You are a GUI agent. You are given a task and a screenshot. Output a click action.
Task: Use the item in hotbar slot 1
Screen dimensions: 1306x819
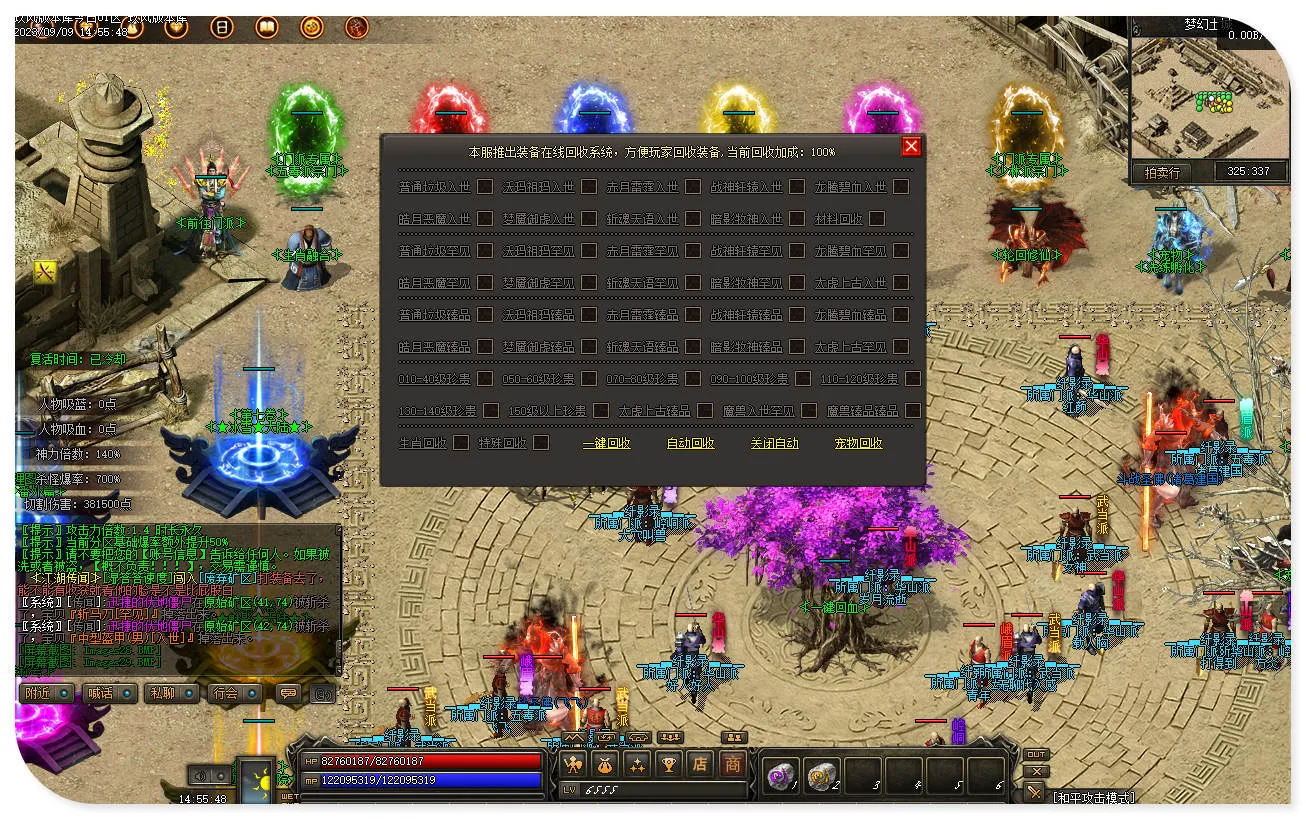pyautogui.click(x=780, y=775)
